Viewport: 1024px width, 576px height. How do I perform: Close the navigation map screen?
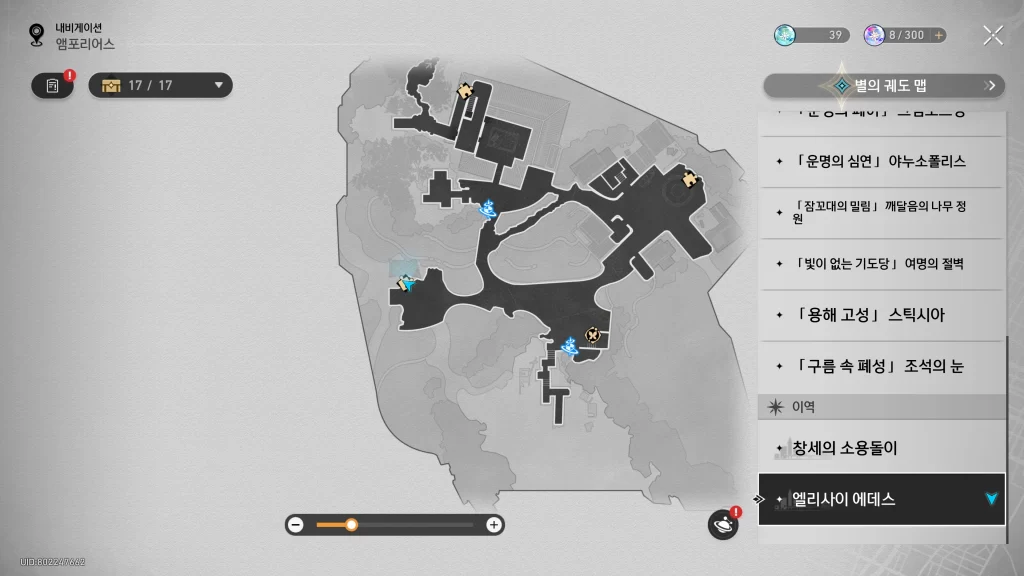pos(992,35)
